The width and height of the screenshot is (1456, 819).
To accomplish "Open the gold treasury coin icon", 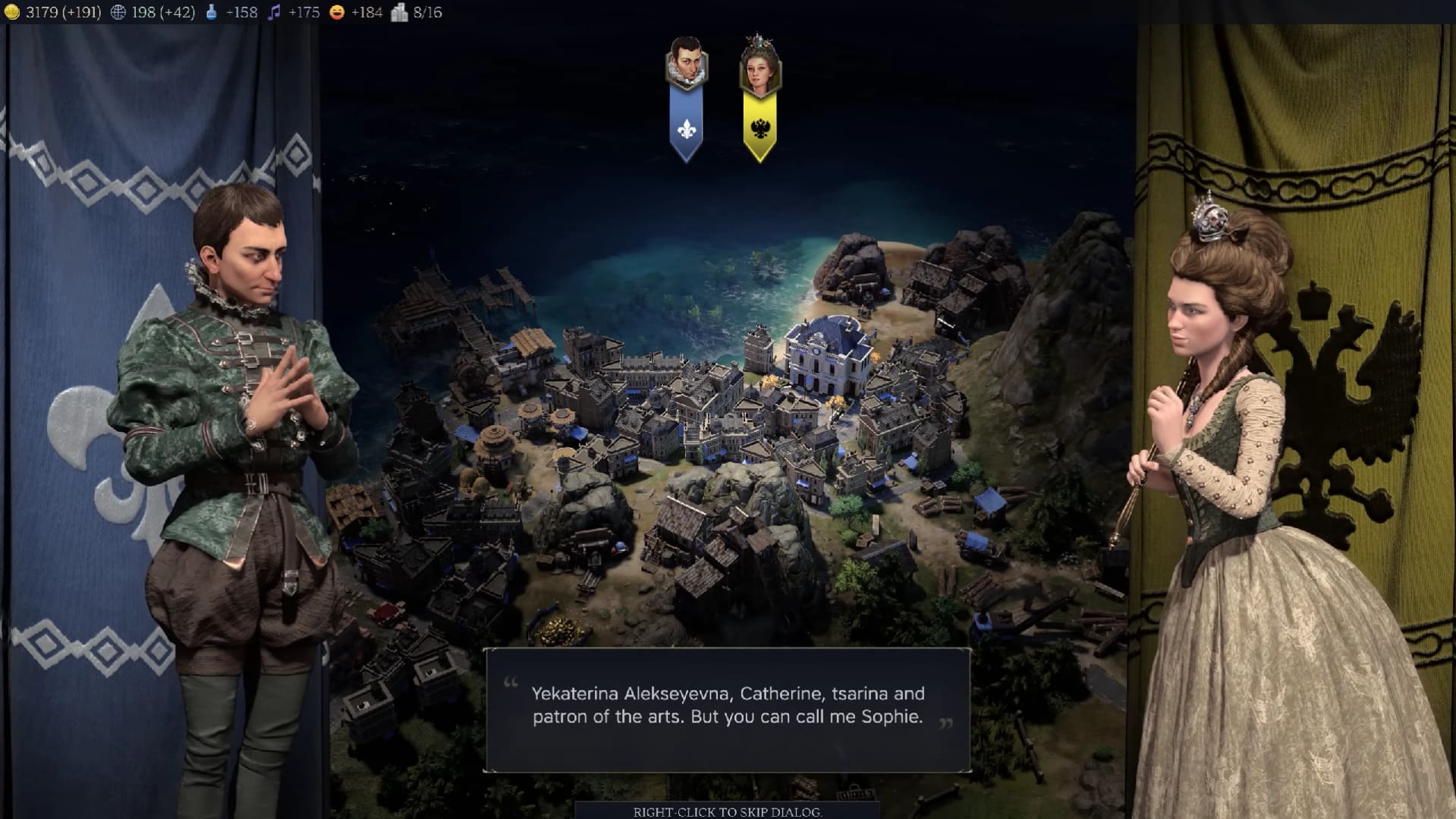I will (11, 11).
